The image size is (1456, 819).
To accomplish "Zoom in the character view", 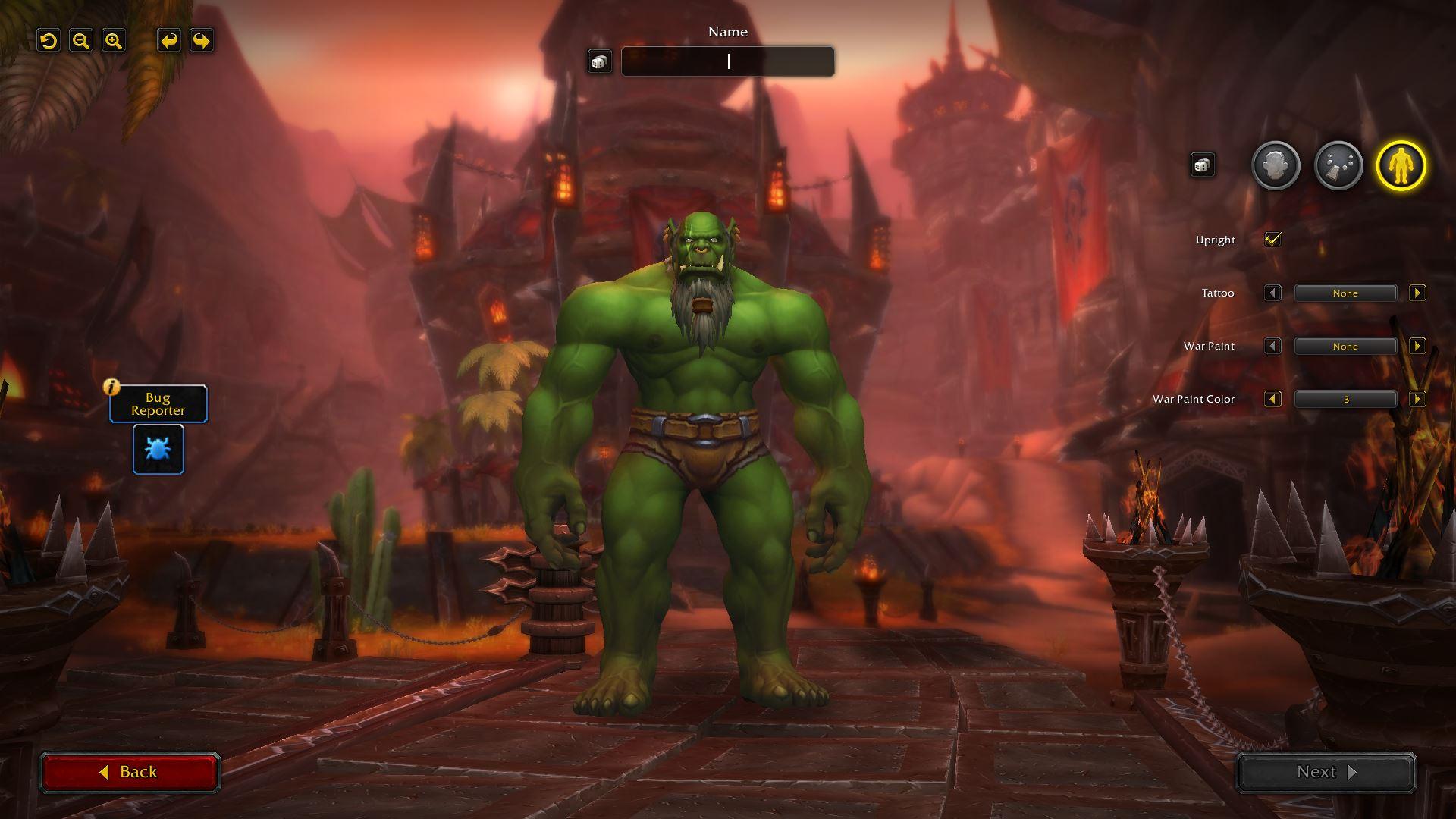I will pos(114,41).
